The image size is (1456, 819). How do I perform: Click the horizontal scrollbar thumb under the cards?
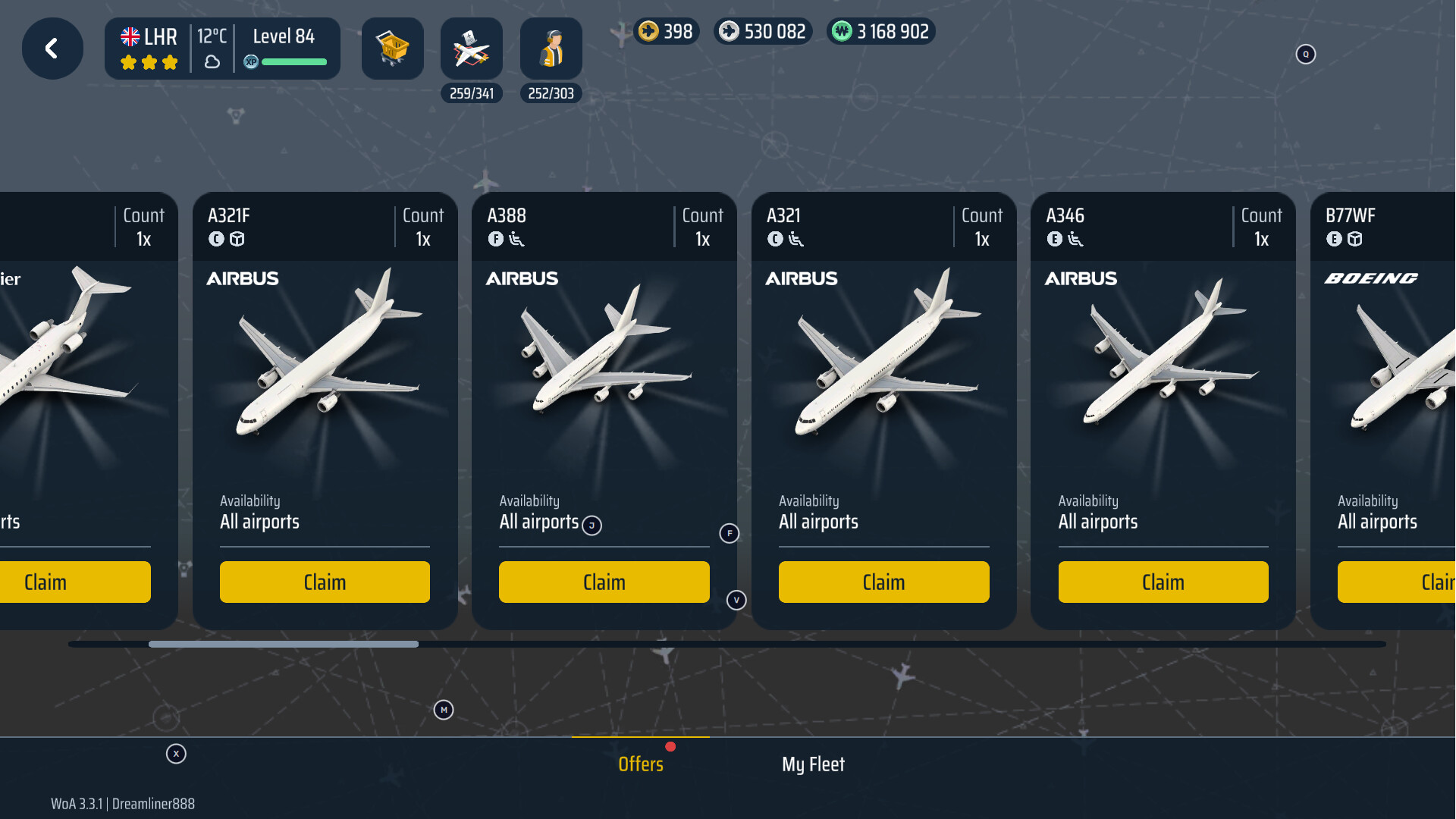click(283, 645)
